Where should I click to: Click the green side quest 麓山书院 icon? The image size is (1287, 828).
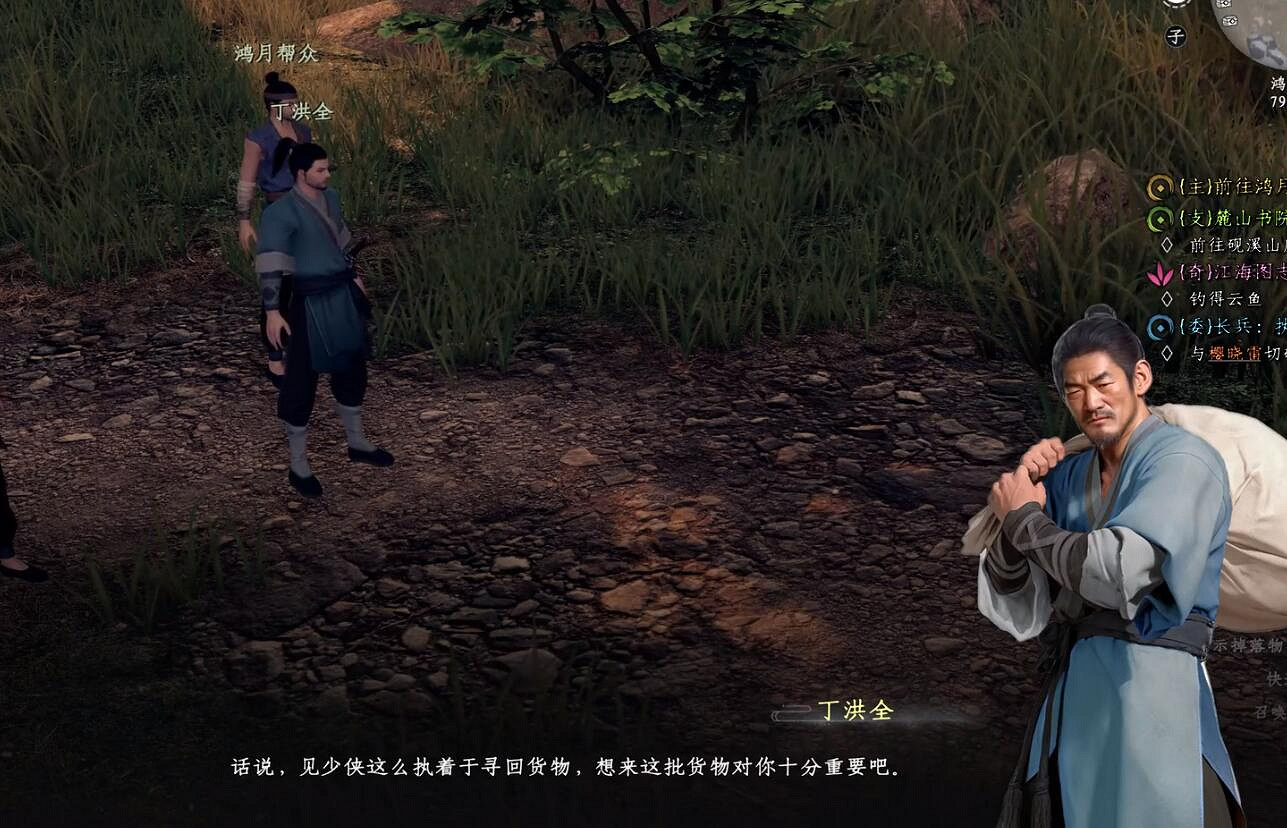[x=1159, y=219]
